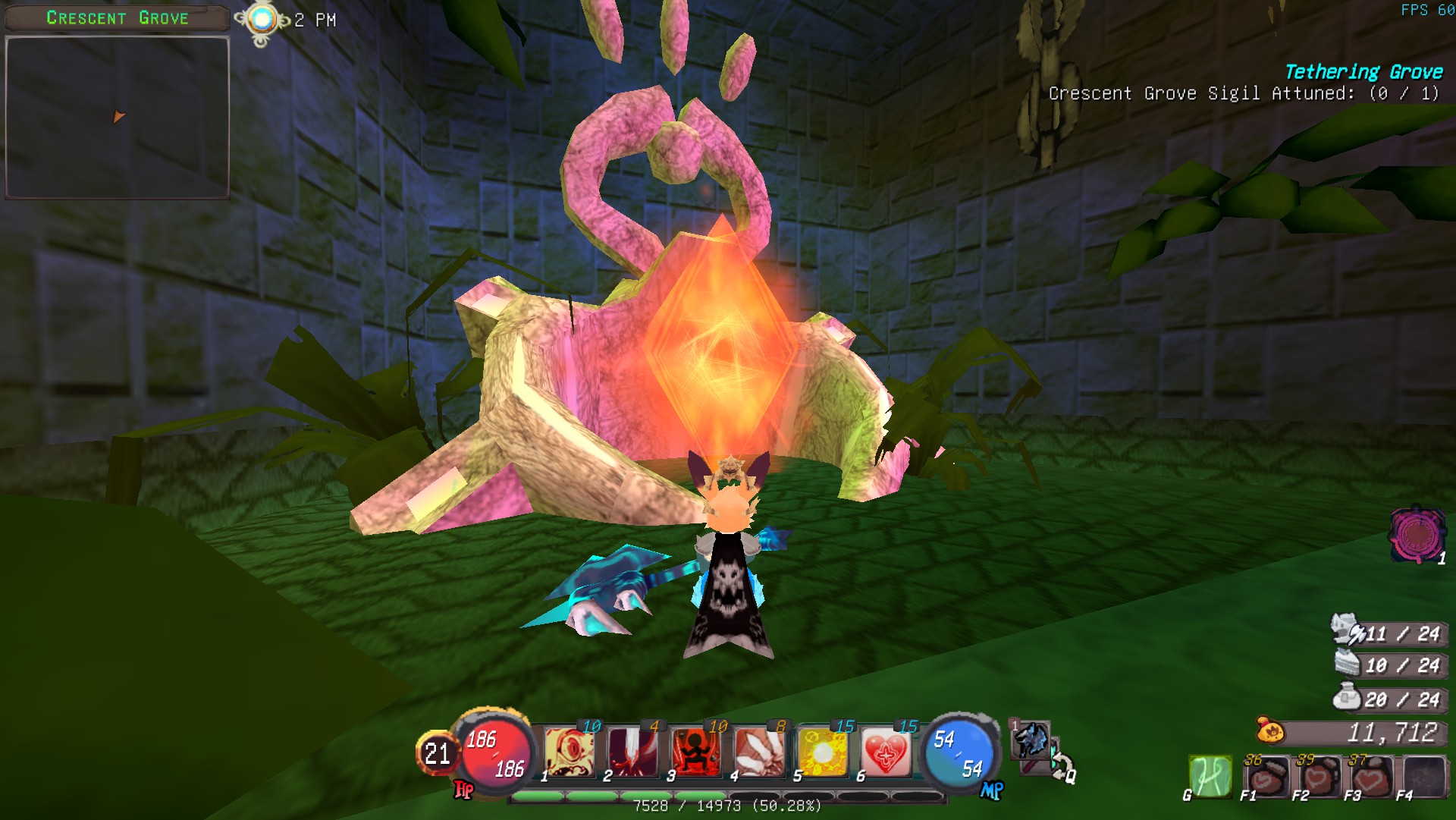
Task: Select the equipped blue axe weapon slot
Action: pos(1031,740)
